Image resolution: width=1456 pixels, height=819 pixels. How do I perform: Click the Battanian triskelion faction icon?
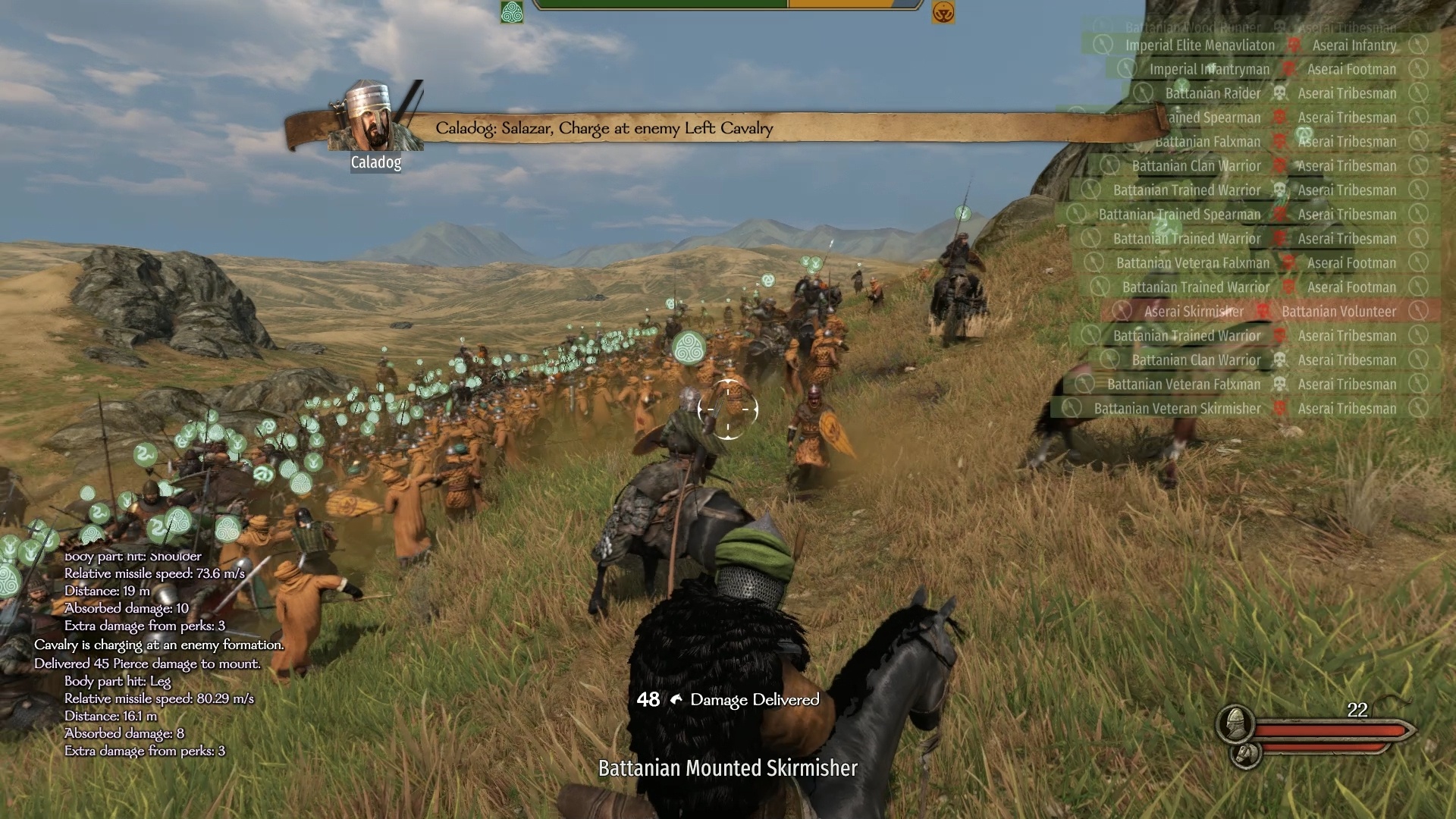point(512,13)
